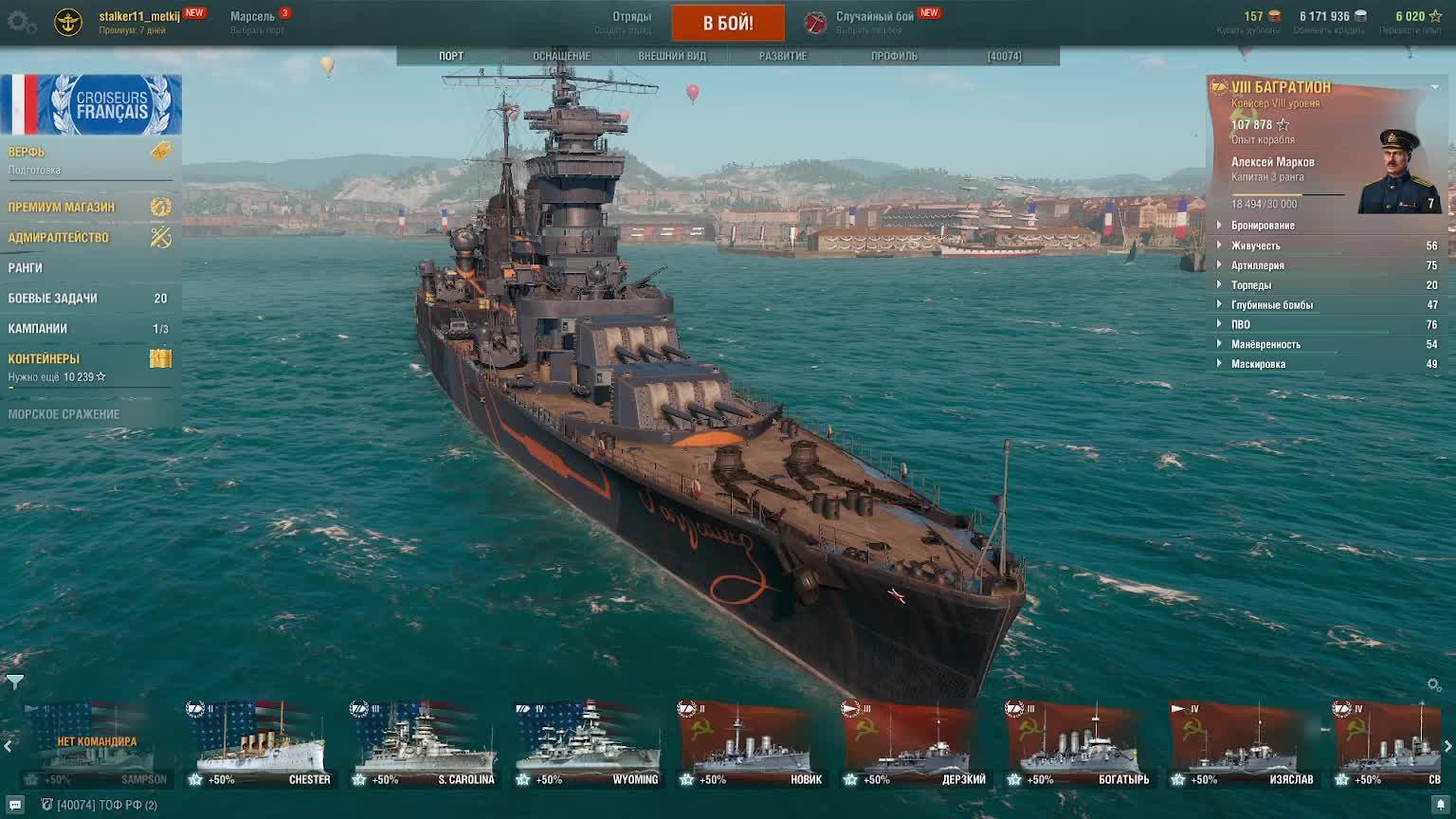Image resolution: width=1456 pixels, height=819 pixels.
Task: Expand the Артиллерия stats row
Action: coord(1257,265)
